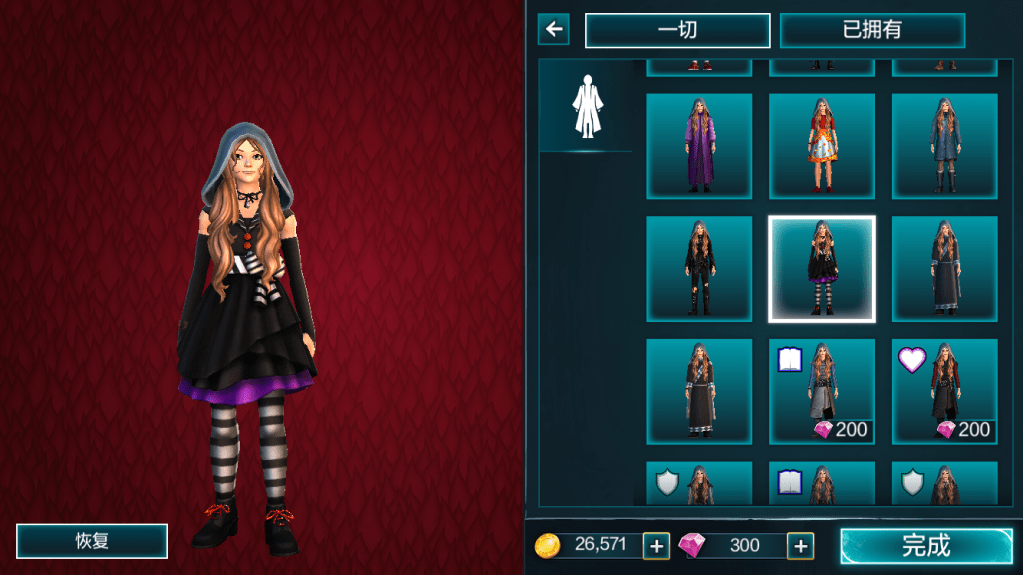This screenshot has height=575, width=1023.
Task: Switch to the 已拥有 tab
Action: (872, 30)
